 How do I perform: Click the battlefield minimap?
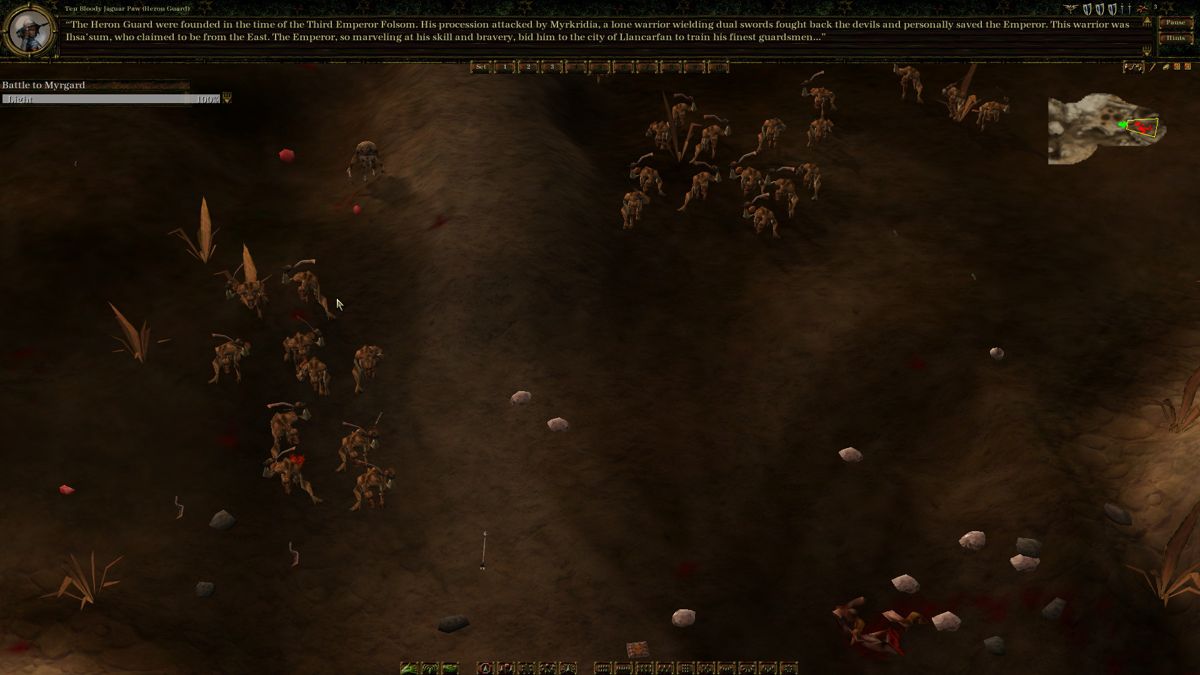click(1102, 128)
